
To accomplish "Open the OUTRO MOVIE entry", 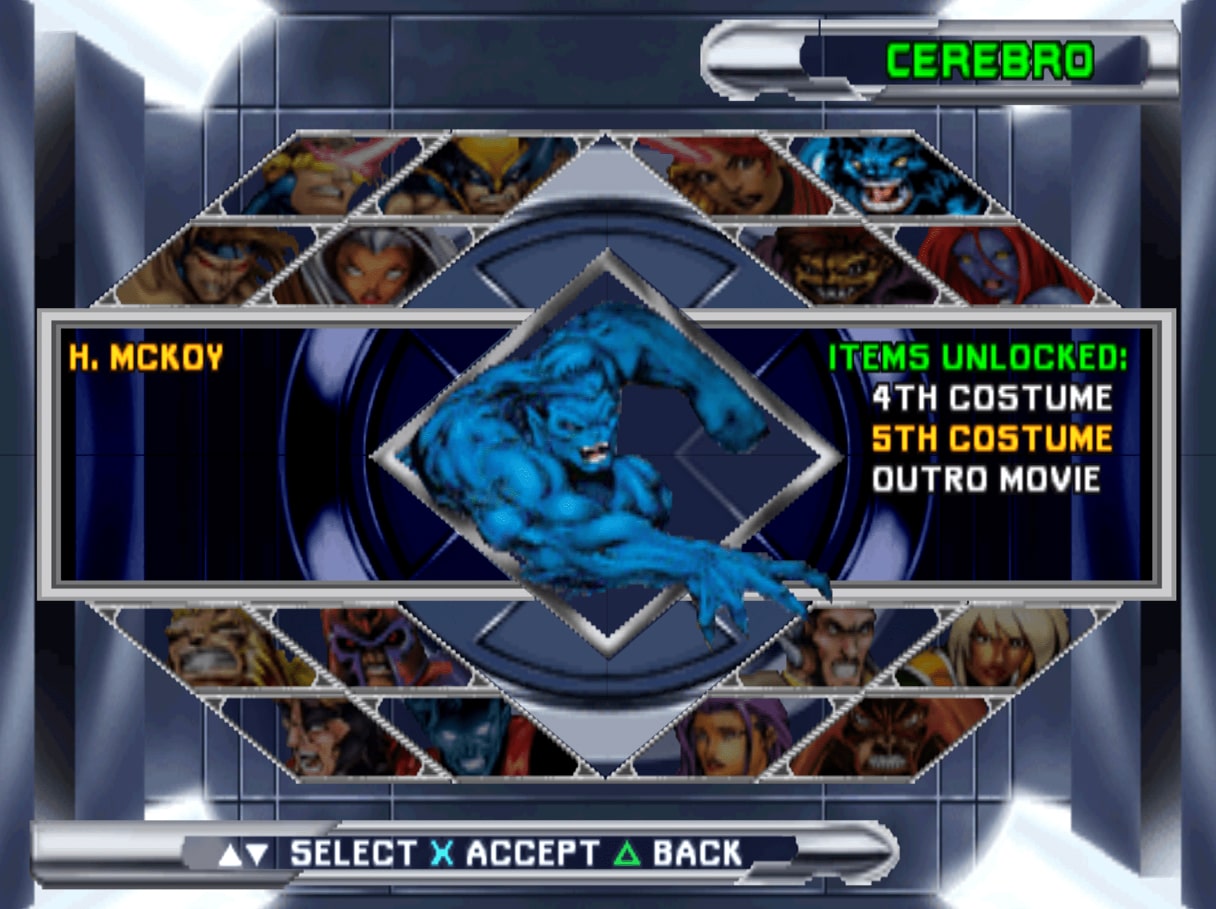I will click(x=986, y=479).
